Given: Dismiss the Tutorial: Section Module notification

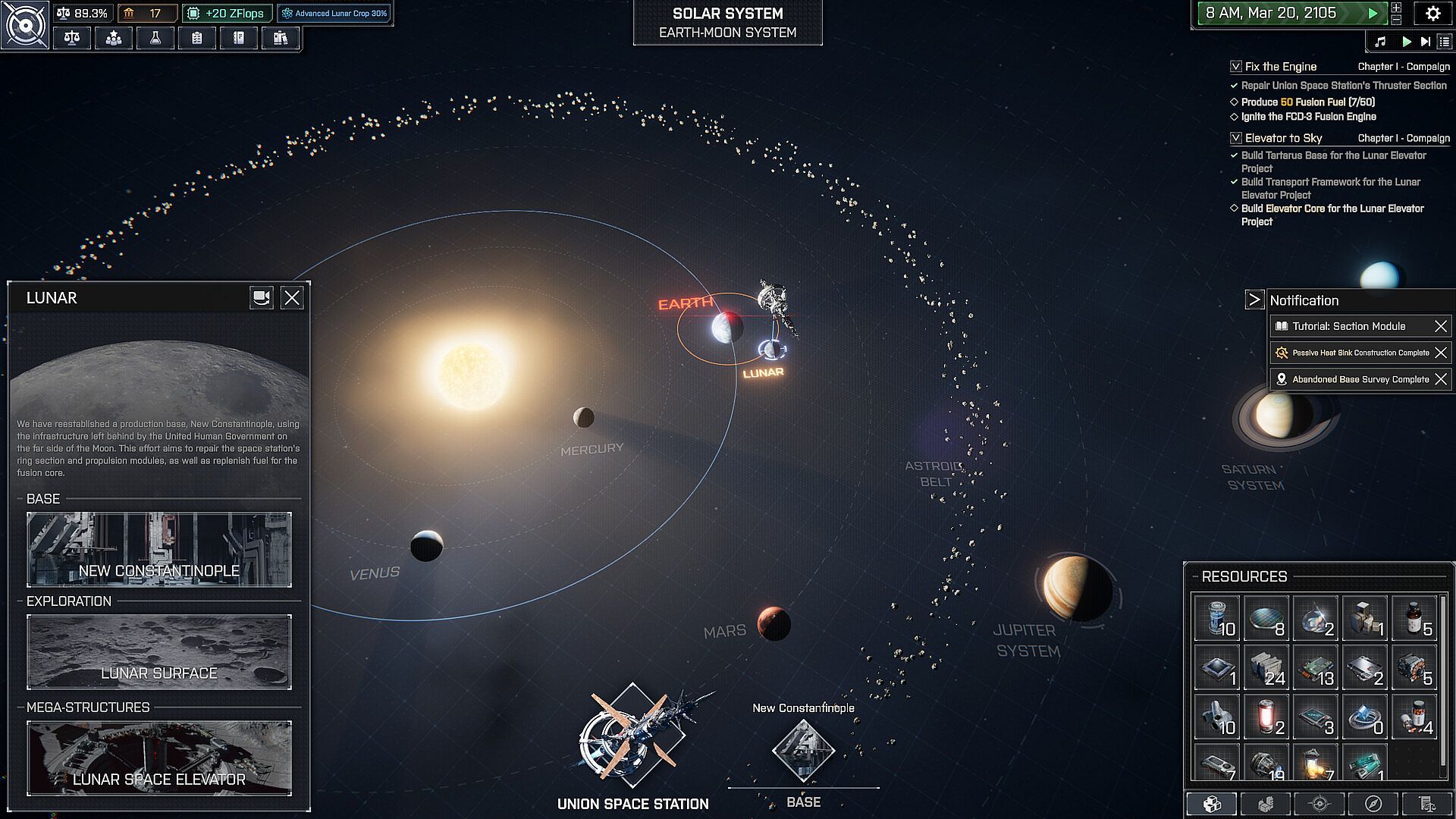Looking at the screenshot, I should click(1441, 326).
